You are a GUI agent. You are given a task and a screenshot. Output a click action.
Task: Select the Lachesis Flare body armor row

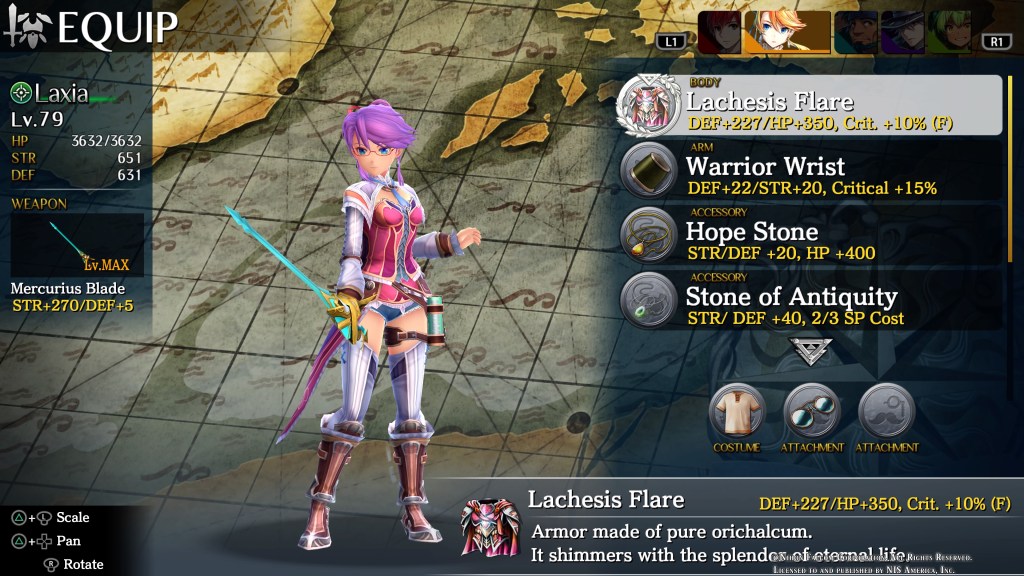pos(810,105)
